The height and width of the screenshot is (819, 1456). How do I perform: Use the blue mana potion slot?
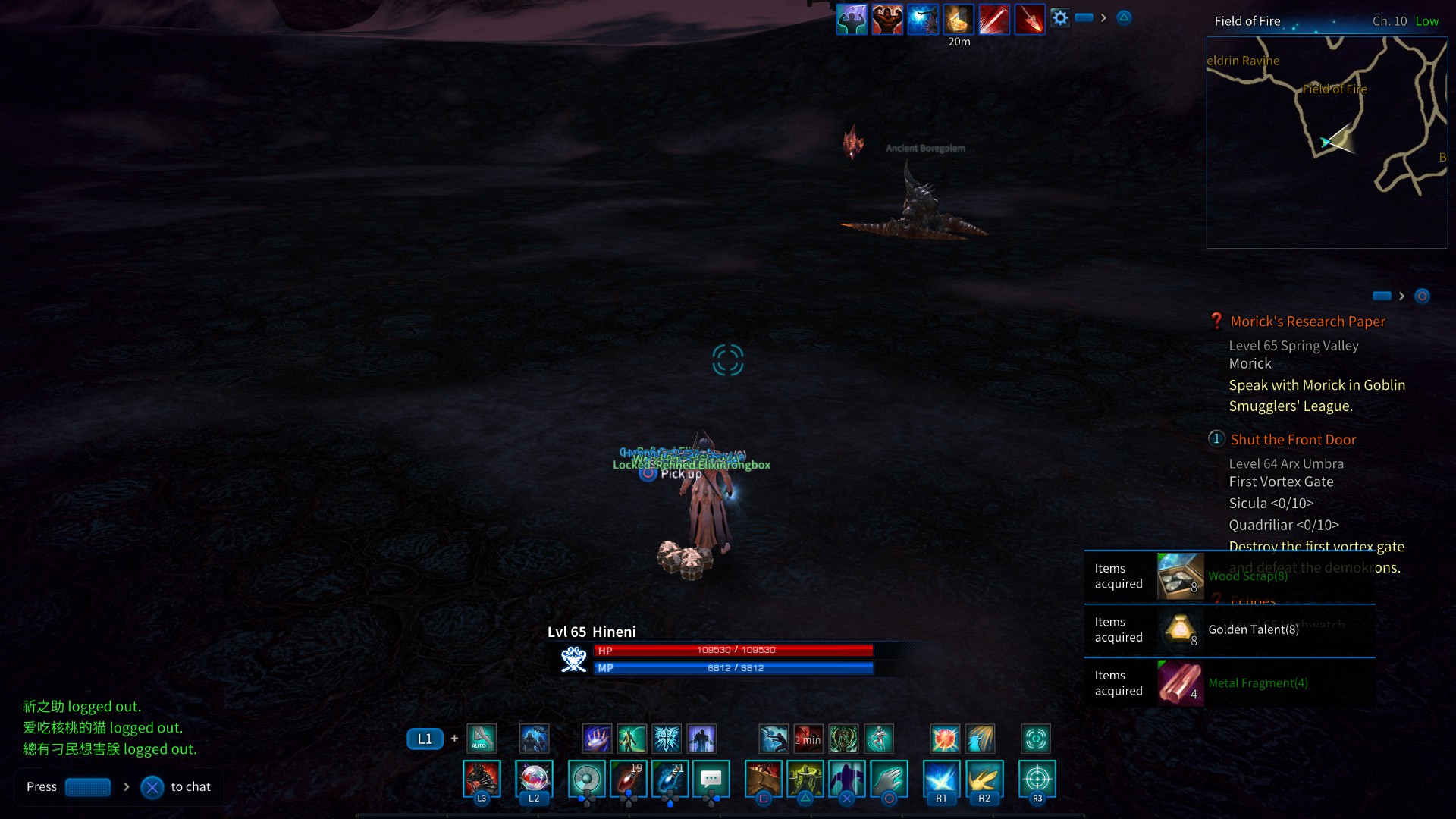click(670, 779)
